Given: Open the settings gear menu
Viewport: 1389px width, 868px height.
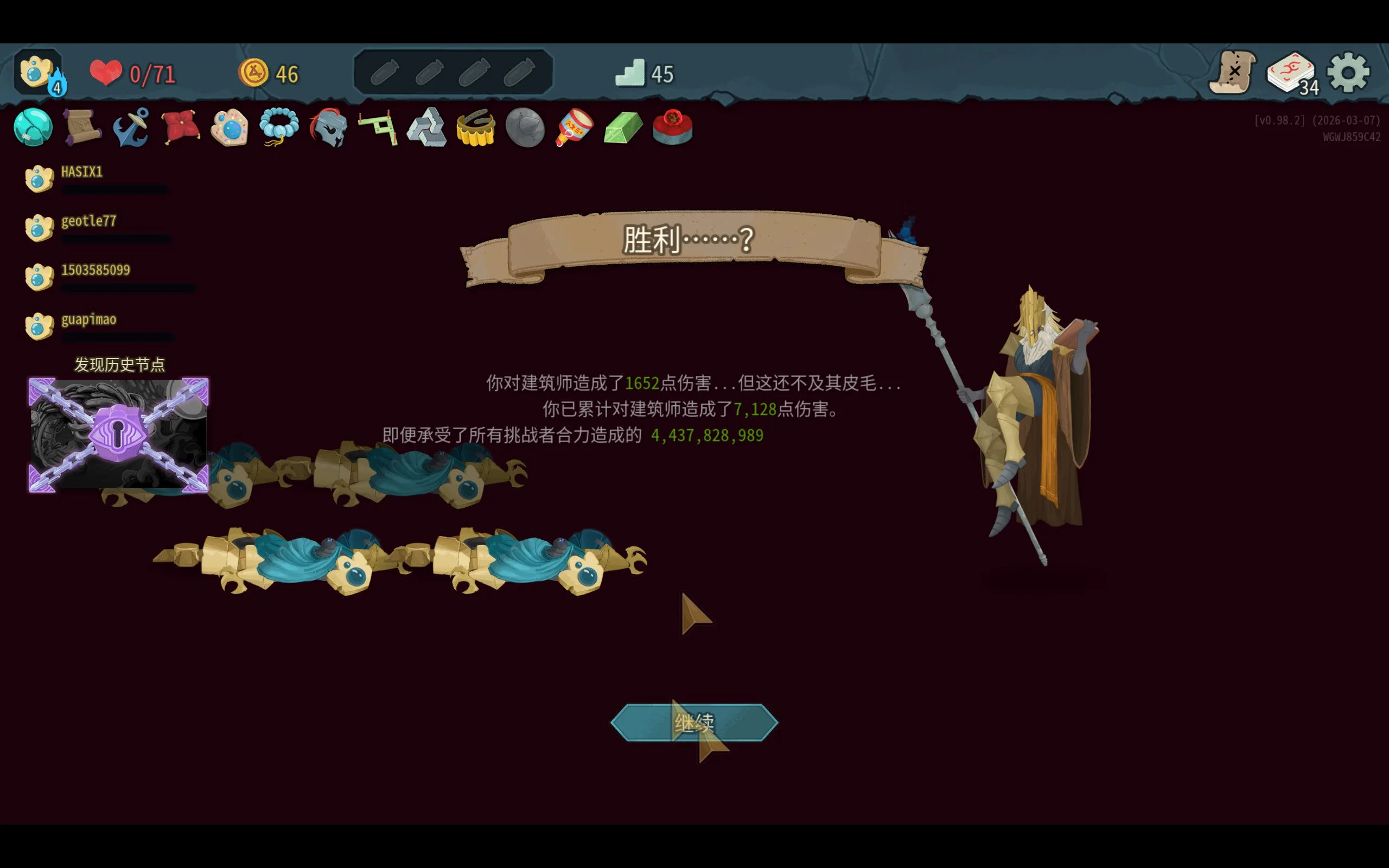Looking at the screenshot, I should click(x=1348, y=73).
